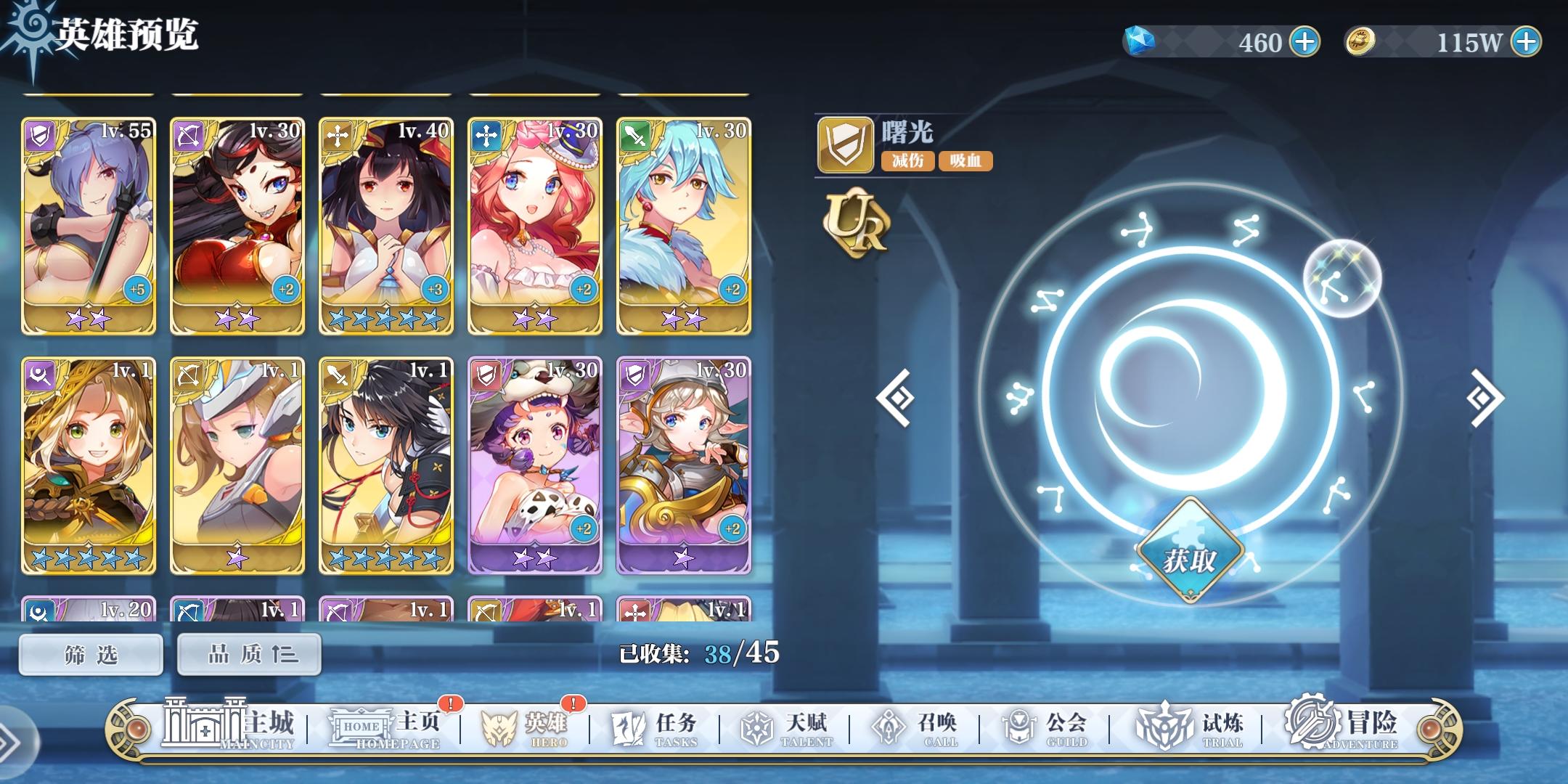This screenshot has width=1568, height=784.
Task: Click the plus beside the 460 gem counter
Action: click(1304, 42)
